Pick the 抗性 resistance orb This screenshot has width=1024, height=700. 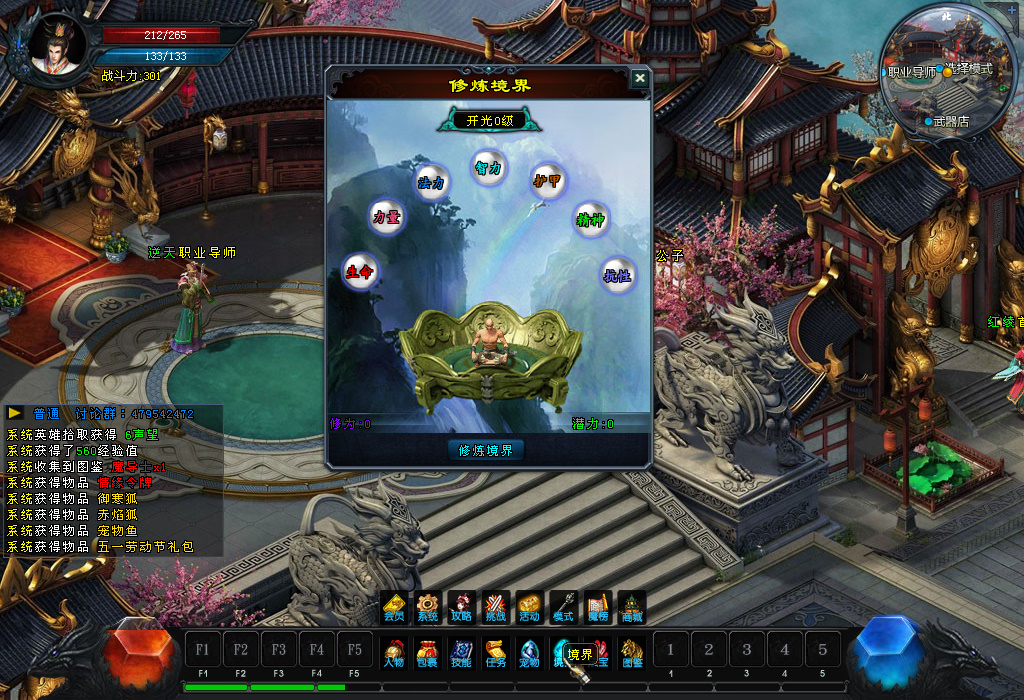[x=617, y=275]
